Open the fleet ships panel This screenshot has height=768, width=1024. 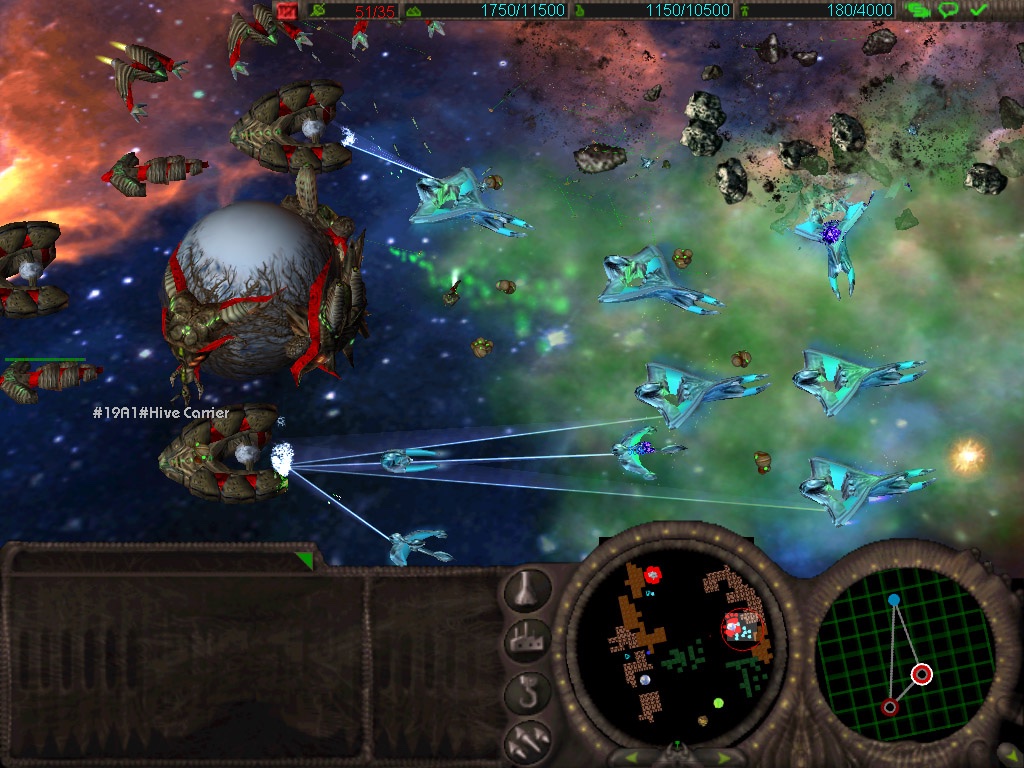(x=527, y=740)
